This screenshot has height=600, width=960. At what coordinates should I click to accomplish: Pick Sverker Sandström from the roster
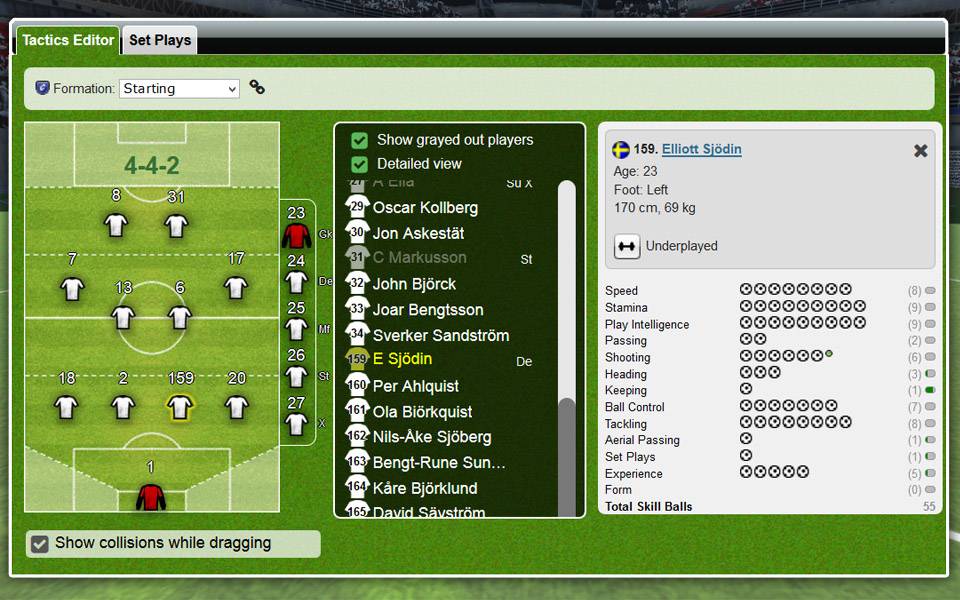pyautogui.click(x=440, y=335)
